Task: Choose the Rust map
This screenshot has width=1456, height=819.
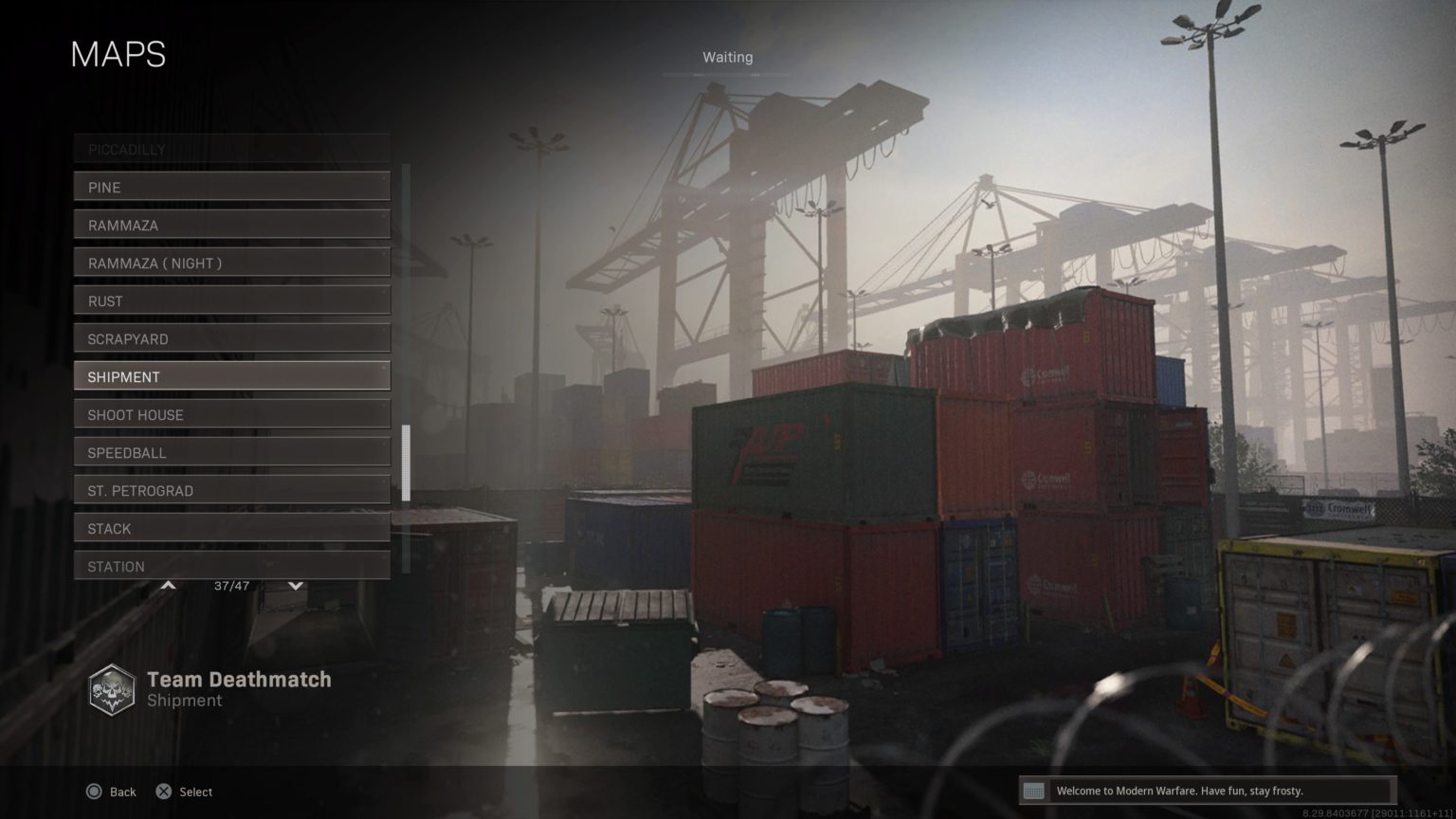Action: [230, 300]
